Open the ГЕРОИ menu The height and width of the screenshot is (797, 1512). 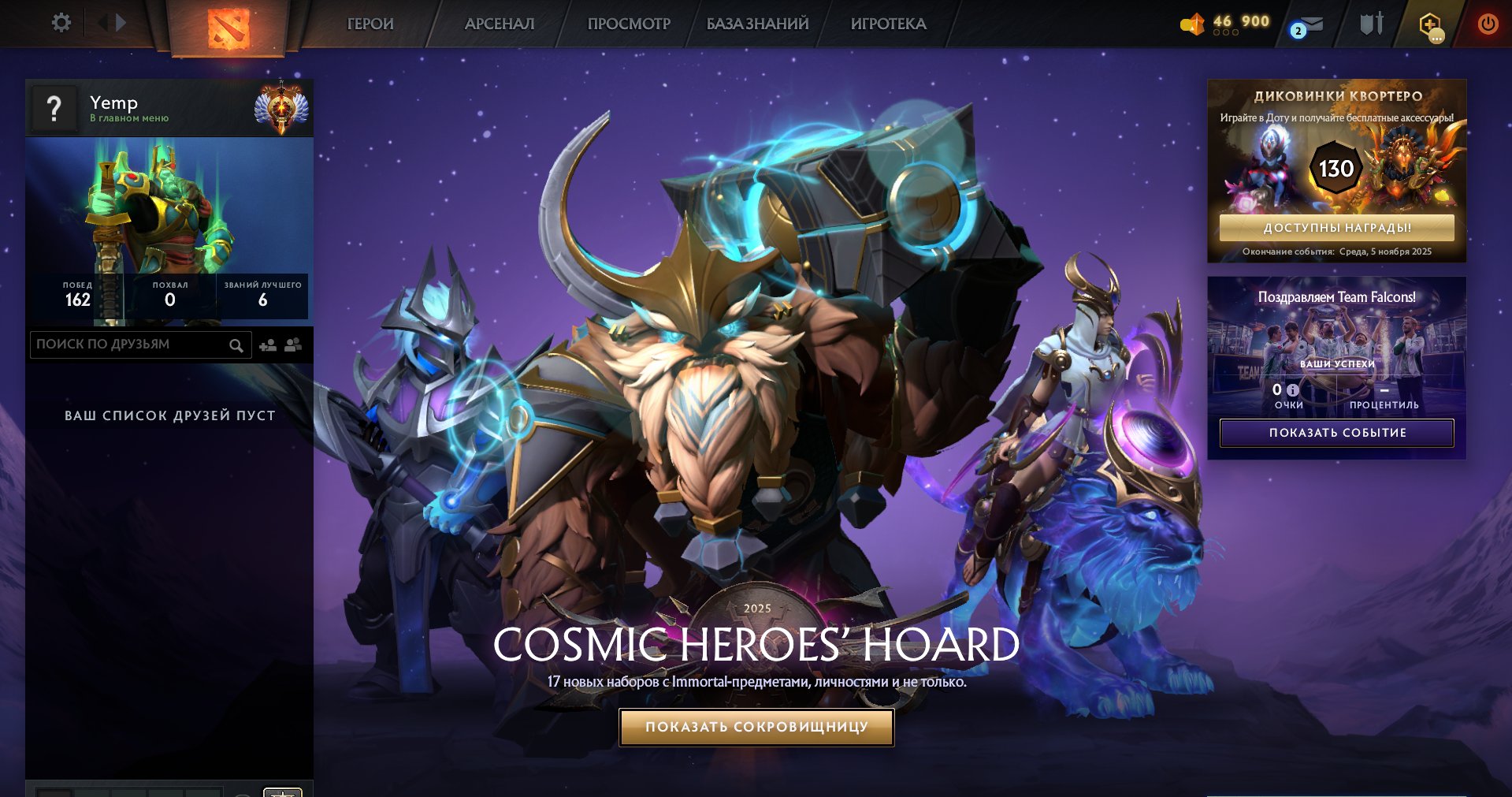coord(369,24)
